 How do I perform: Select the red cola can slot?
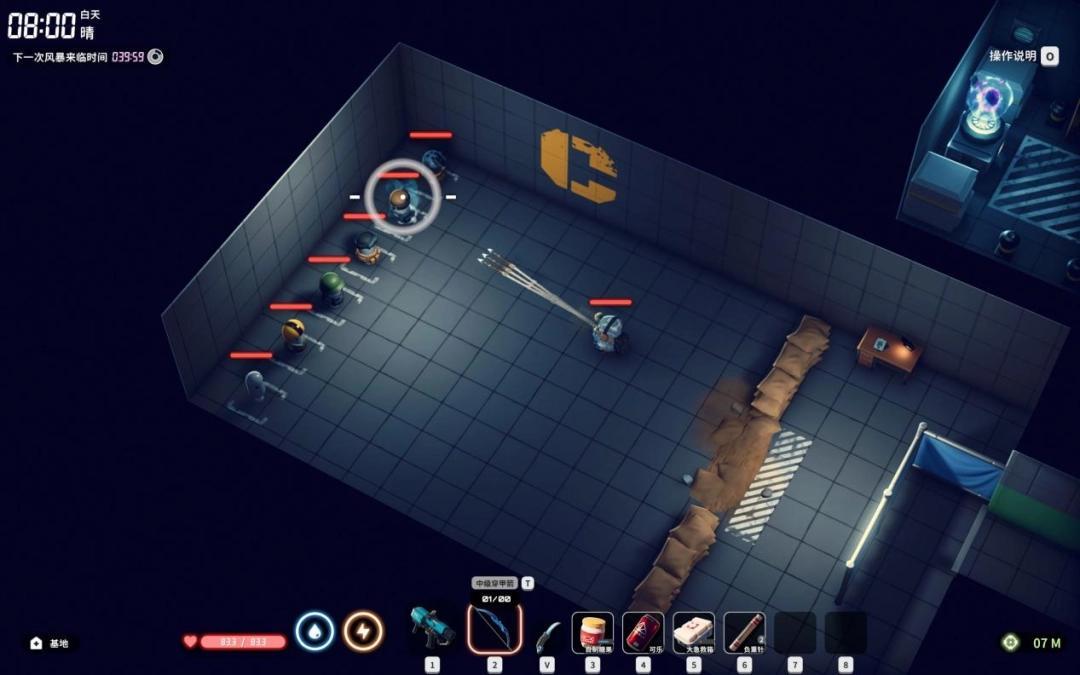pos(643,632)
